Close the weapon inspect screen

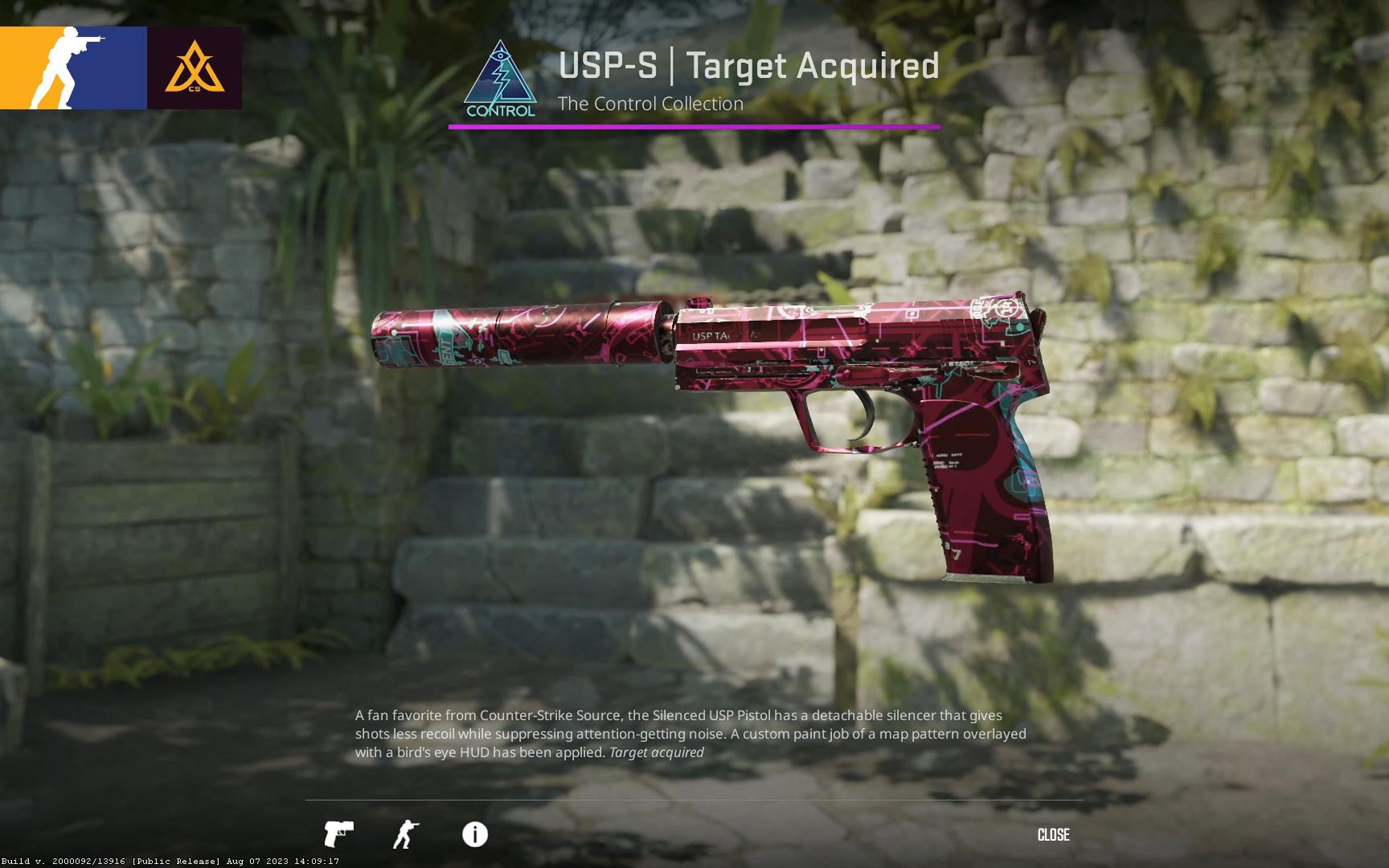pyautogui.click(x=1053, y=834)
